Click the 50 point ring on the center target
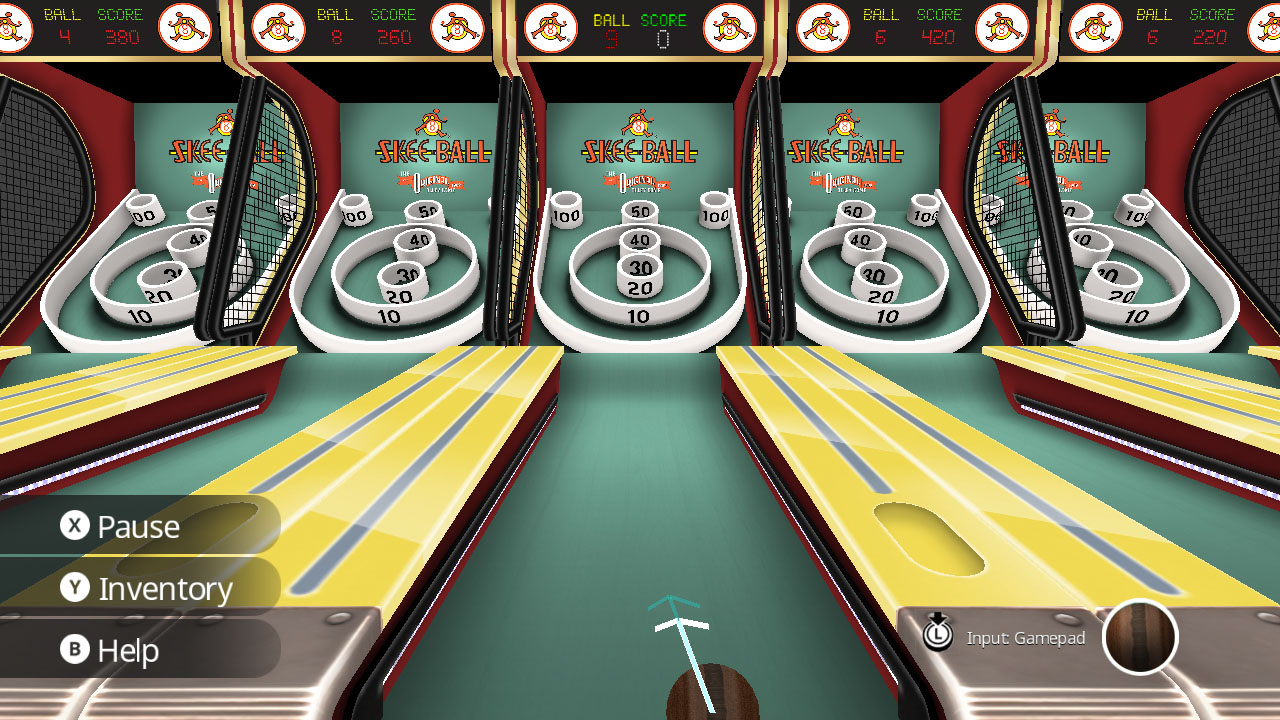The image size is (1280, 720). coord(641,213)
